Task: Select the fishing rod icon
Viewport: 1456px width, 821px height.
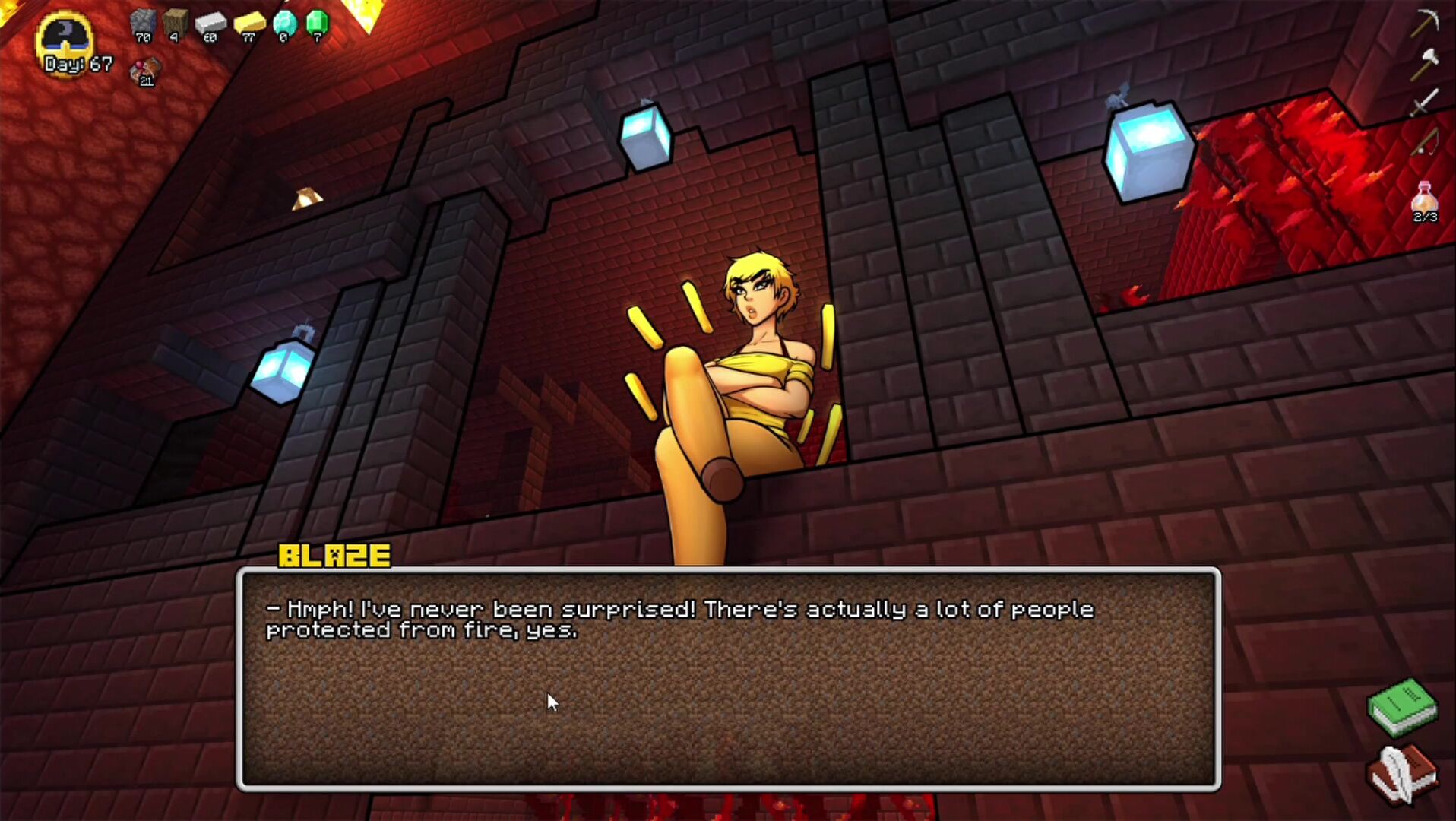Action: coord(1424,142)
